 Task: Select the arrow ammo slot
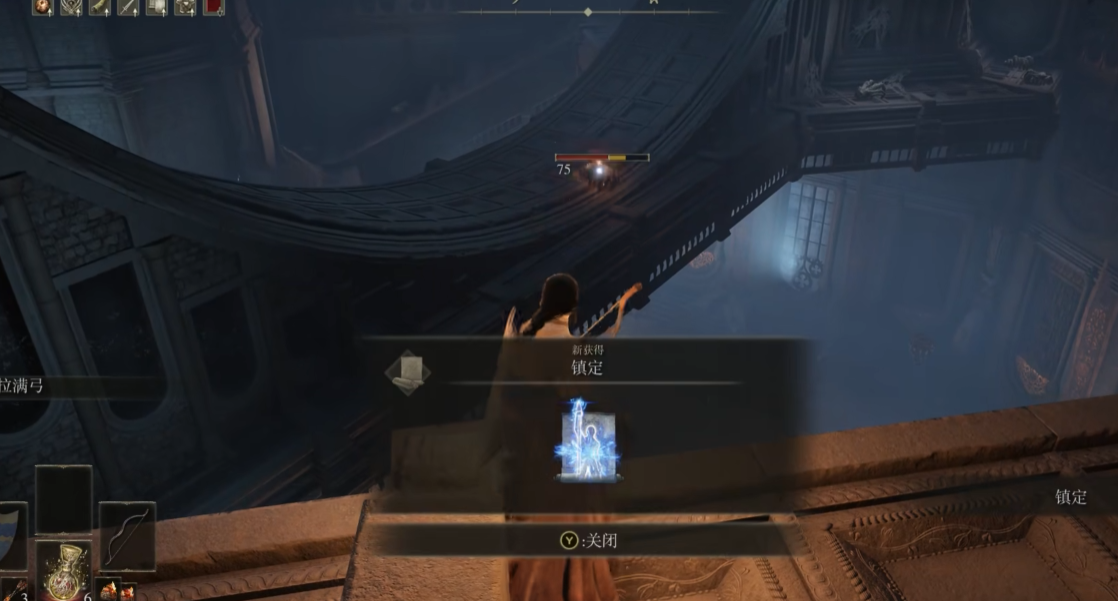coord(12,591)
